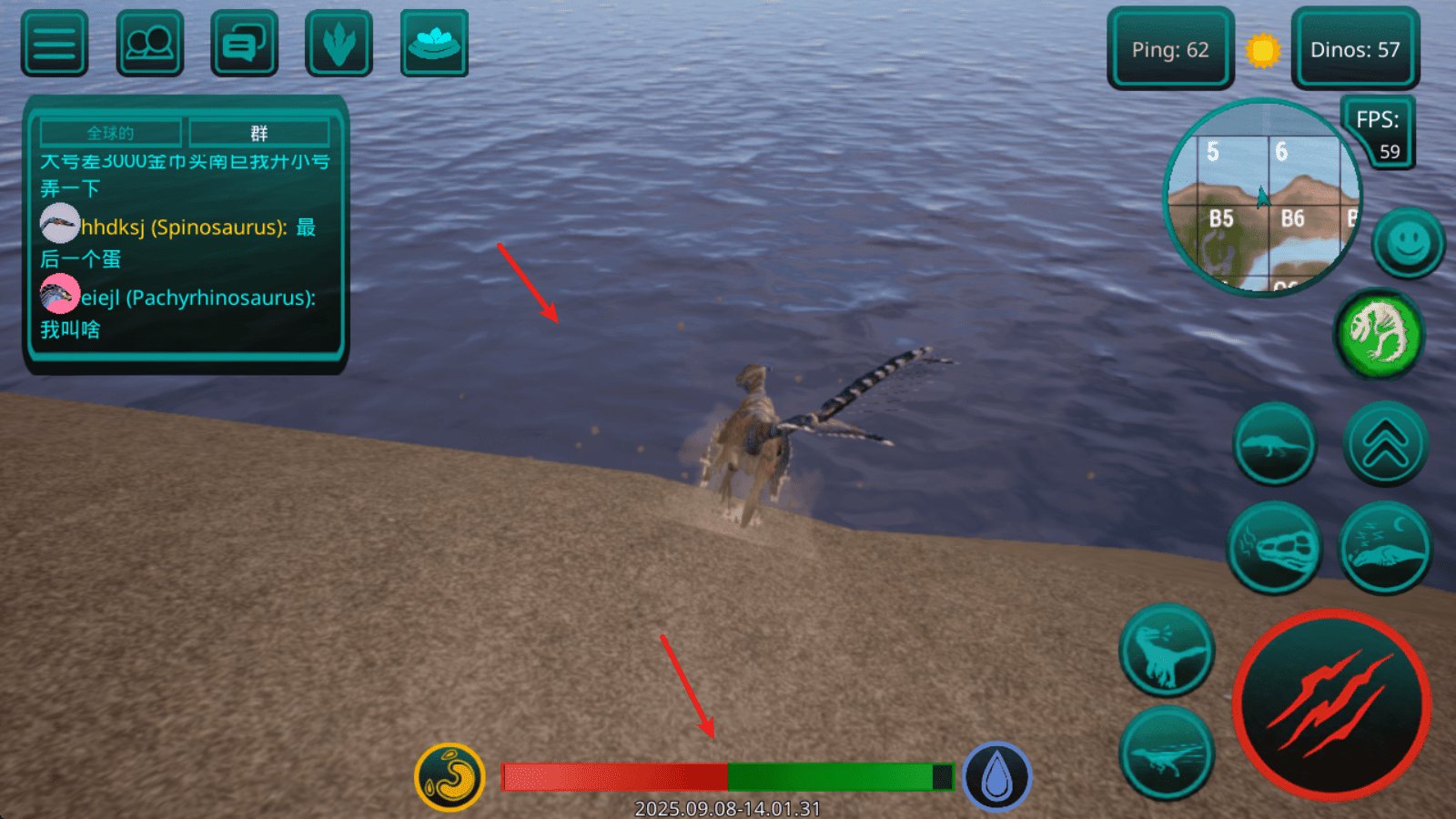Open the friends group panel
The image size is (1456, 819).
click(x=150, y=44)
